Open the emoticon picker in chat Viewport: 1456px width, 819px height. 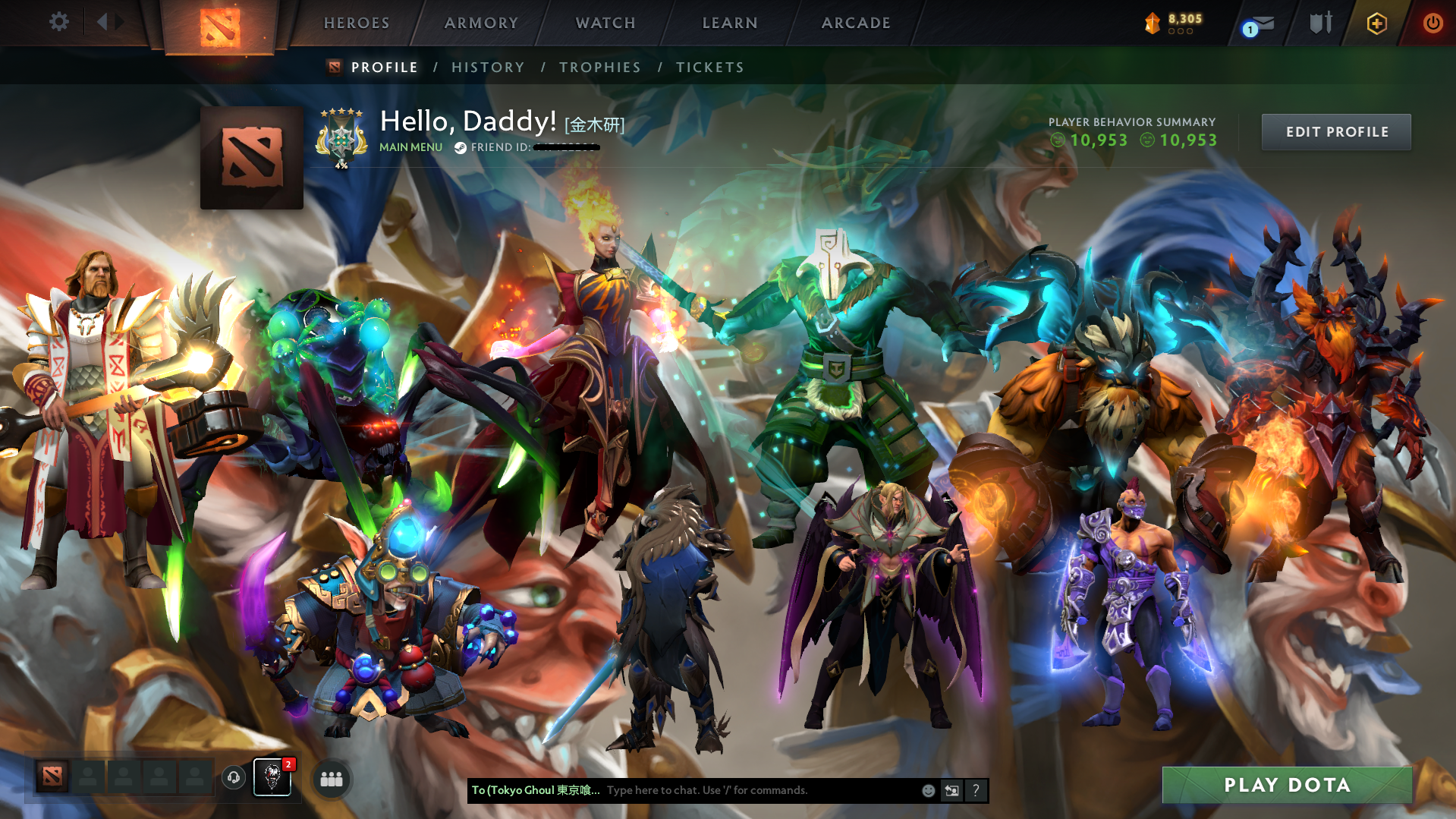(929, 790)
